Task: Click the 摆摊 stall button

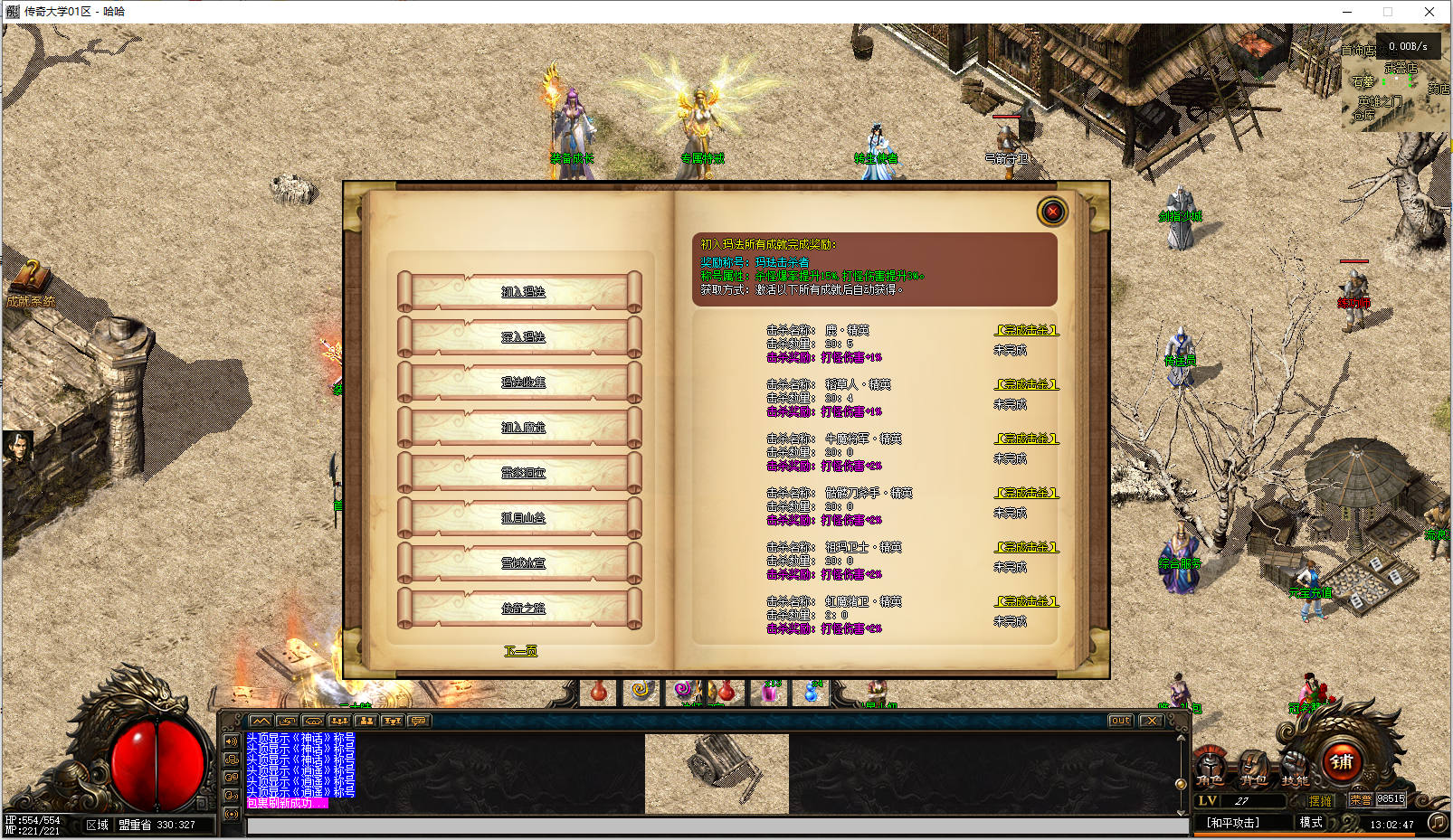Action: tap(1320, 800)
